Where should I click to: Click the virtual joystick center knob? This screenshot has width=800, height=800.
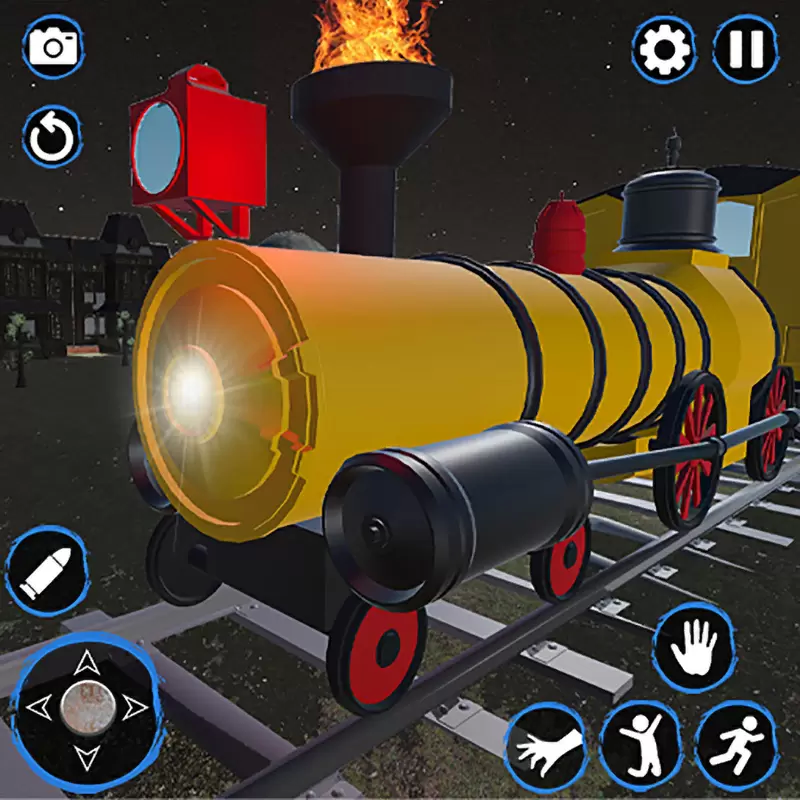[85, 706]
